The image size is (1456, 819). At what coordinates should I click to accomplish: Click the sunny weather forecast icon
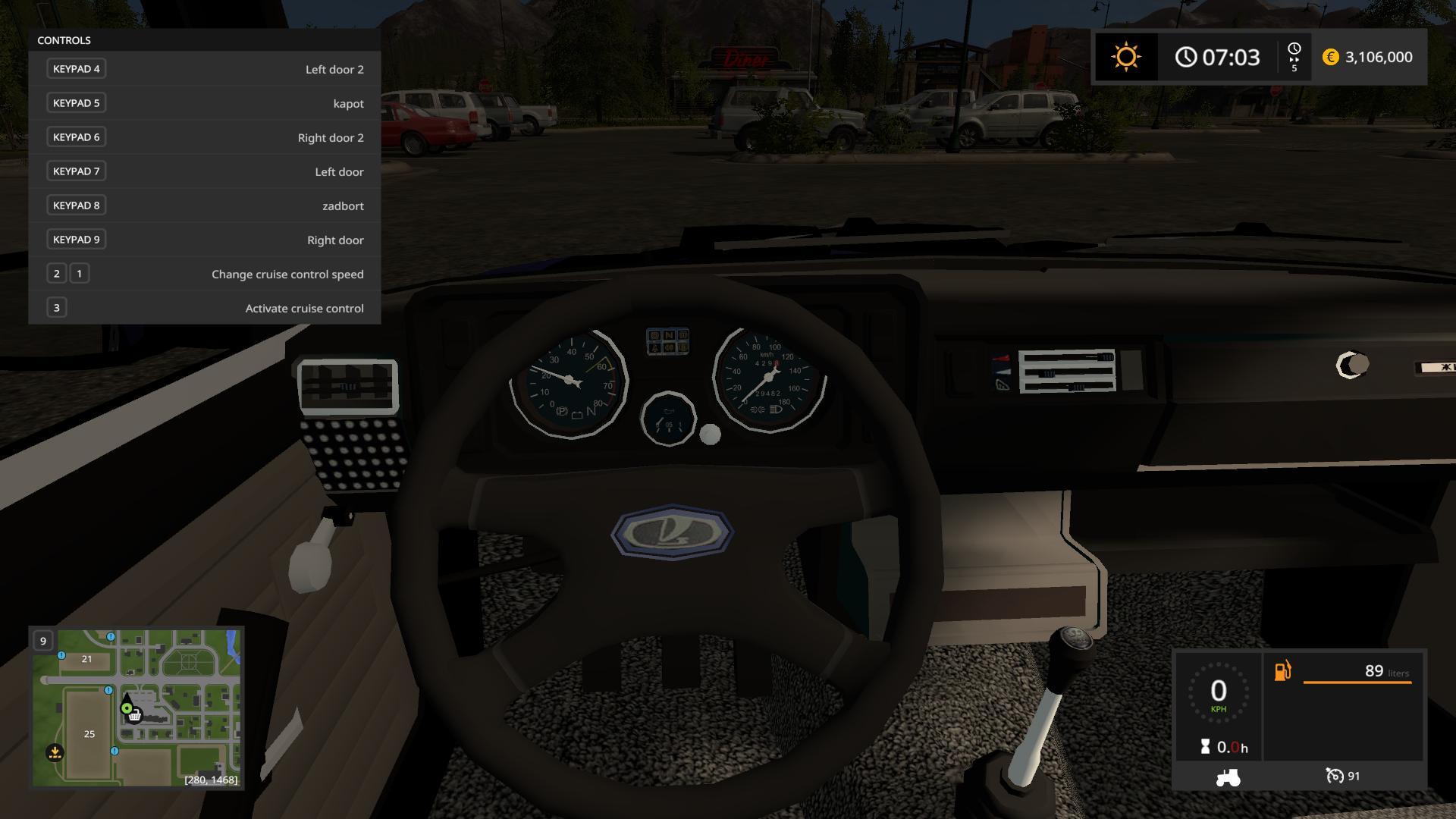(1125, 58)
